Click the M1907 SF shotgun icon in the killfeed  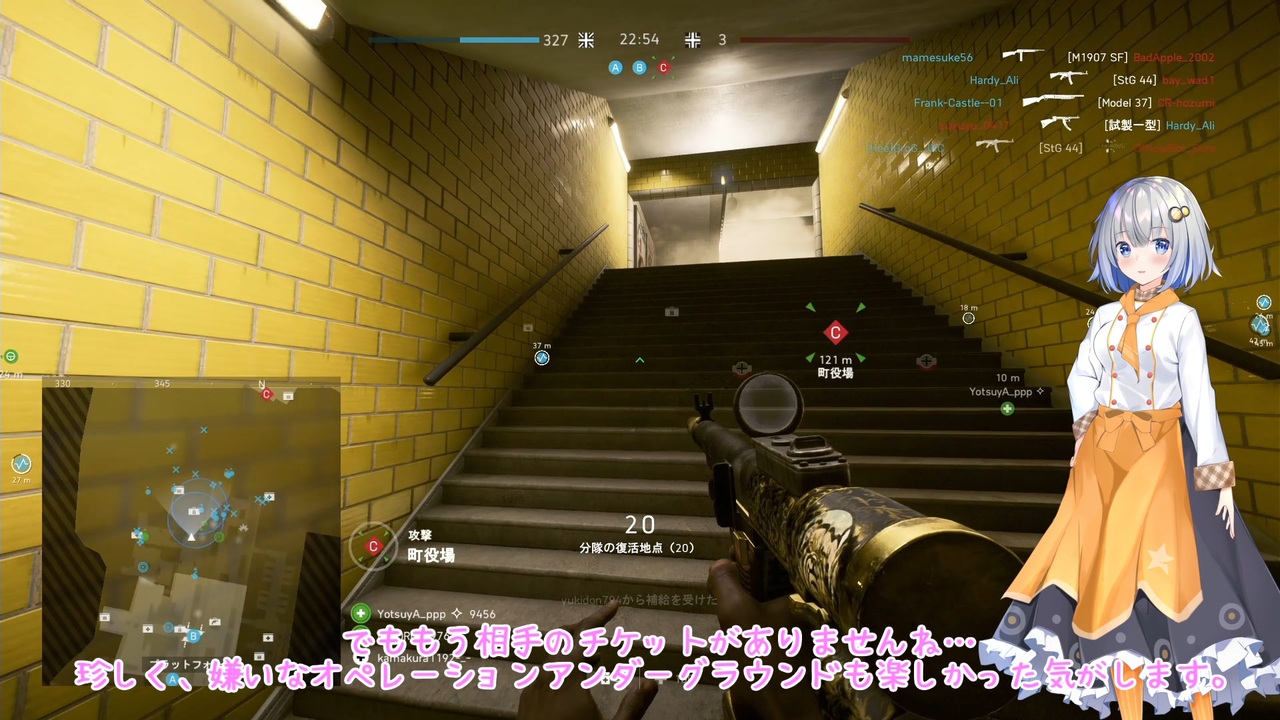pyautogui.click(x=1025, y=57)
